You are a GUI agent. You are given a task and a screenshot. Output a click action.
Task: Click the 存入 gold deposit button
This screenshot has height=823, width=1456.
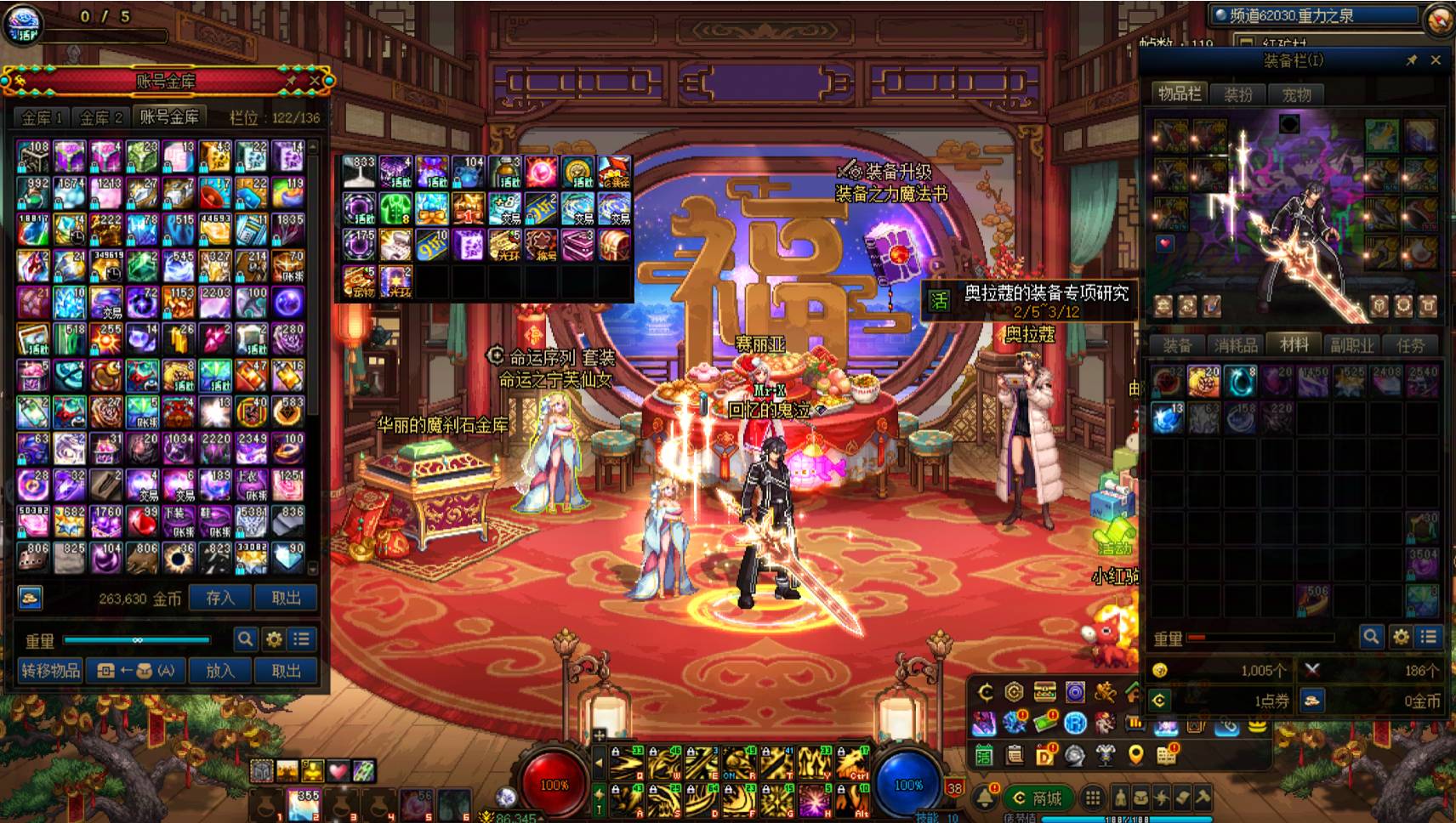[219, 598]
